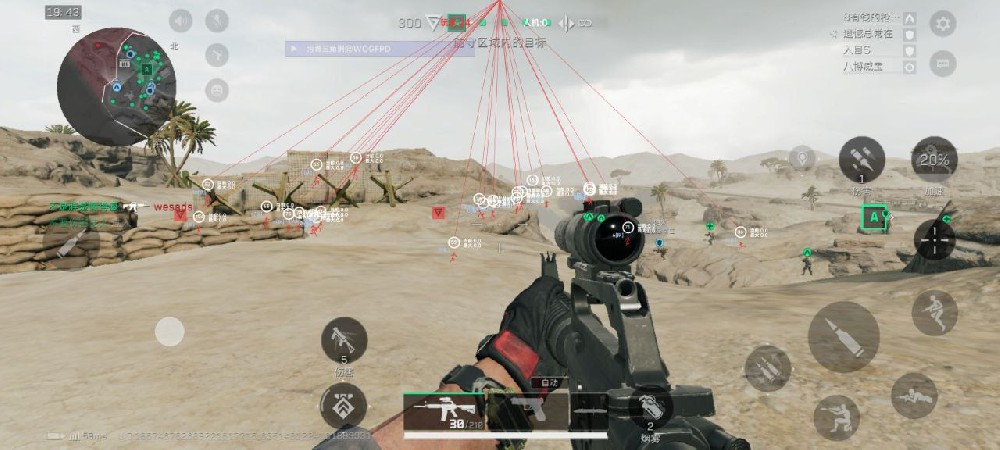Equip the knife melee slot

[588, 410]
